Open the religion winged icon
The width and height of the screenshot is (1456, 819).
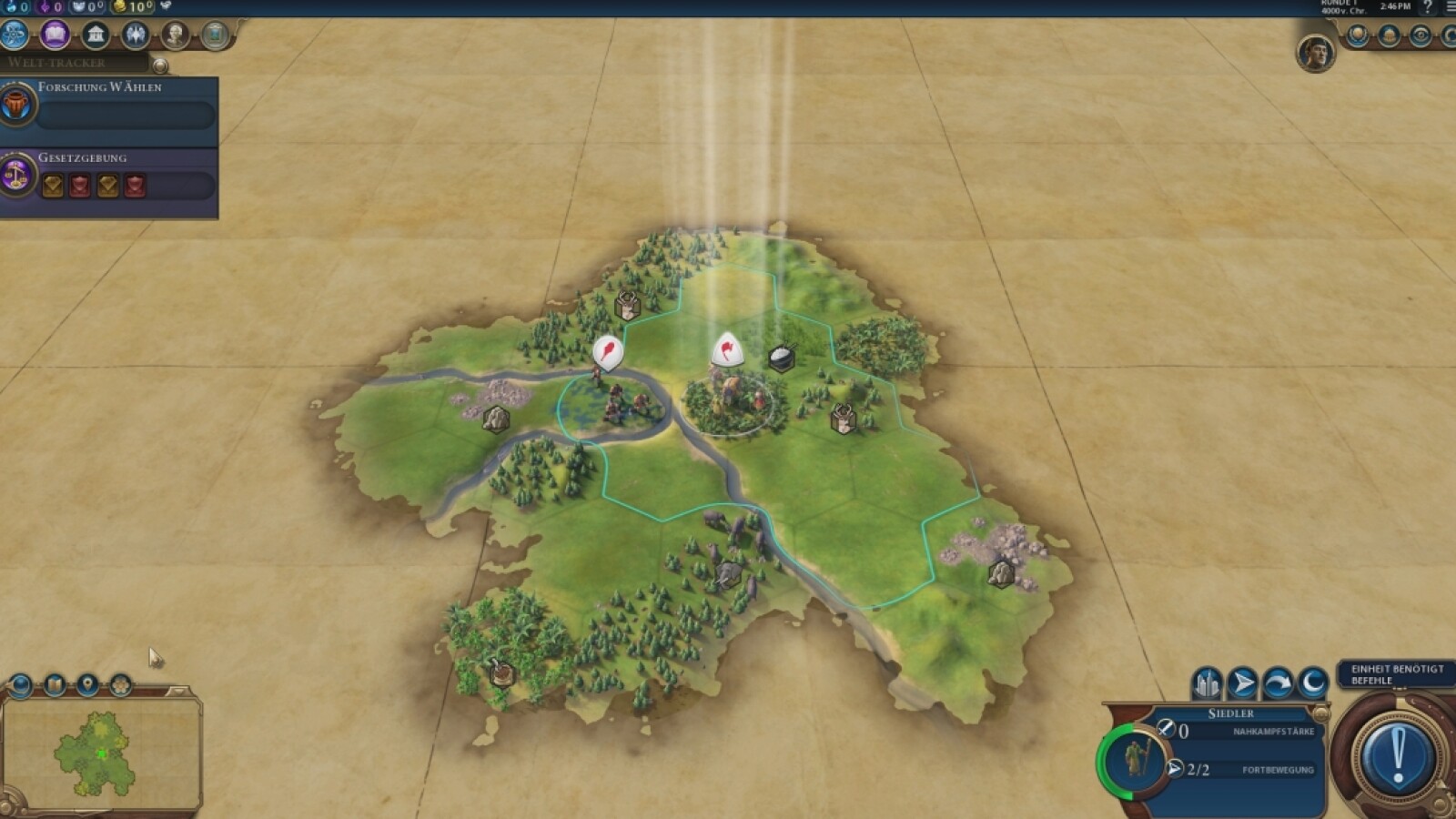pos(136,35)
